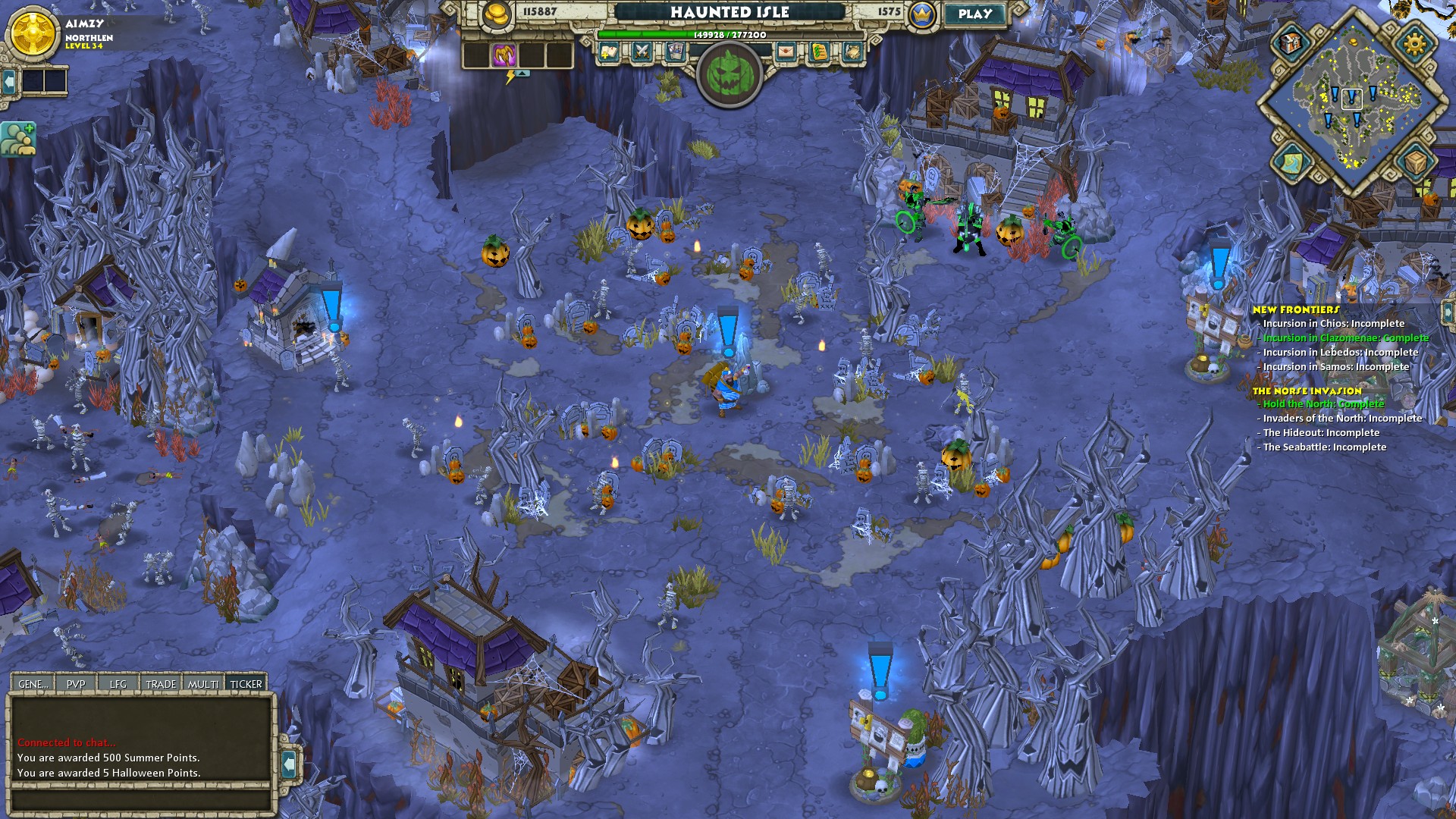Open settings with the gear icon
1456x819 pixels.
(x=1414, y=43)
